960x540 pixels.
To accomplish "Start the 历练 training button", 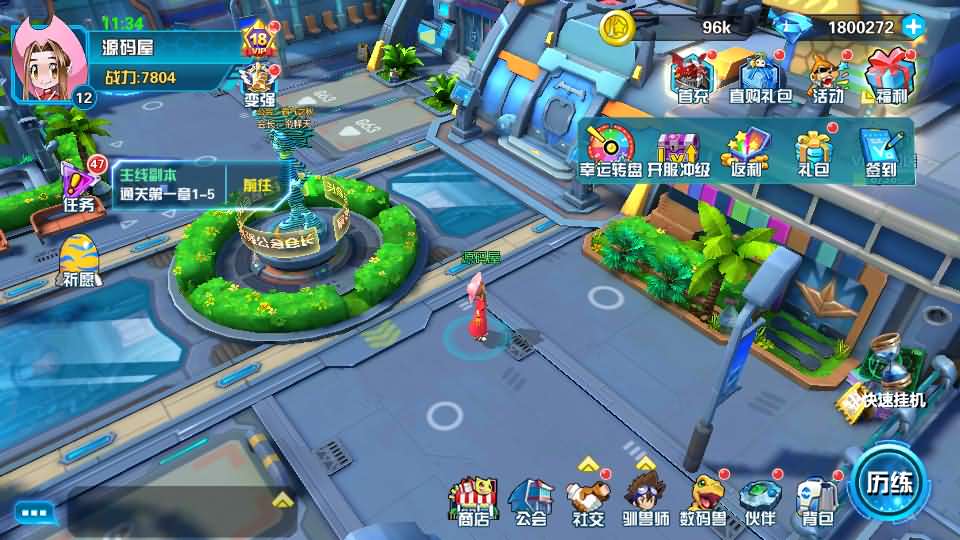I will click(889, 482).
